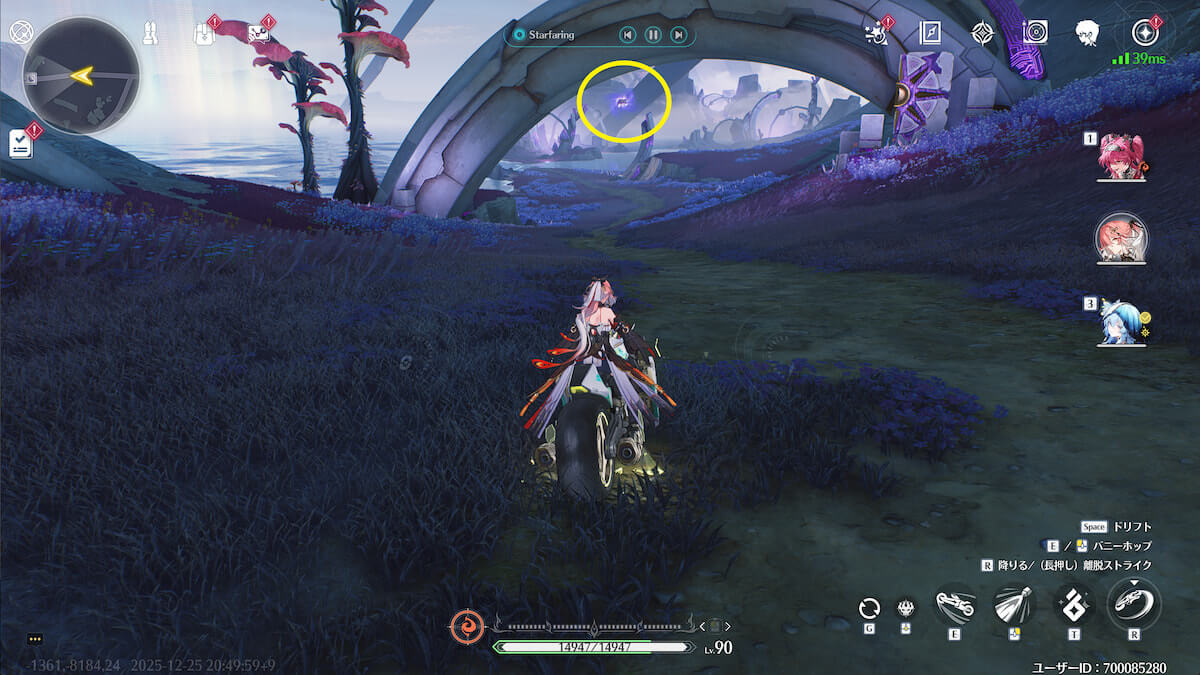Pause the Starfaring music track
The image size is (1200, 675).
pos(653,35)
